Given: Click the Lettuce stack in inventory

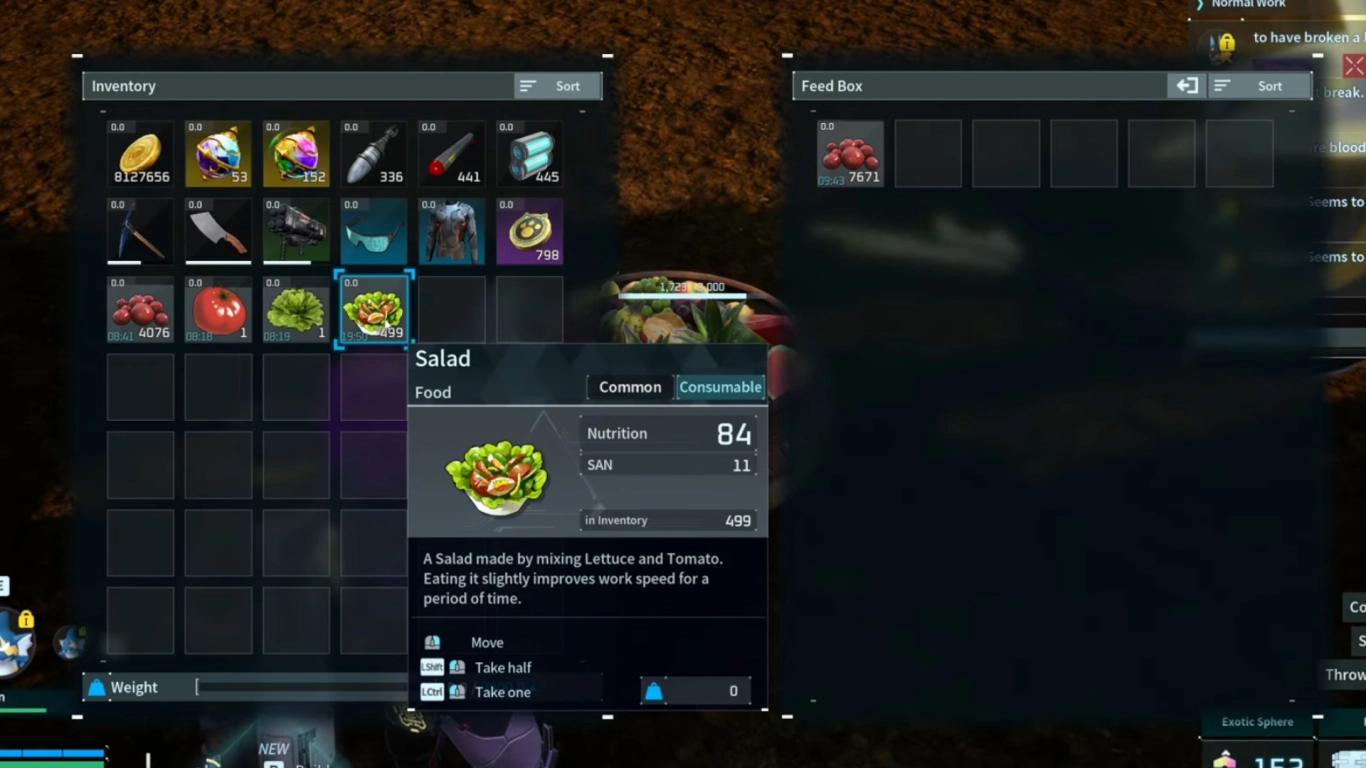Looking at the screenshot, I should (295, 310).
